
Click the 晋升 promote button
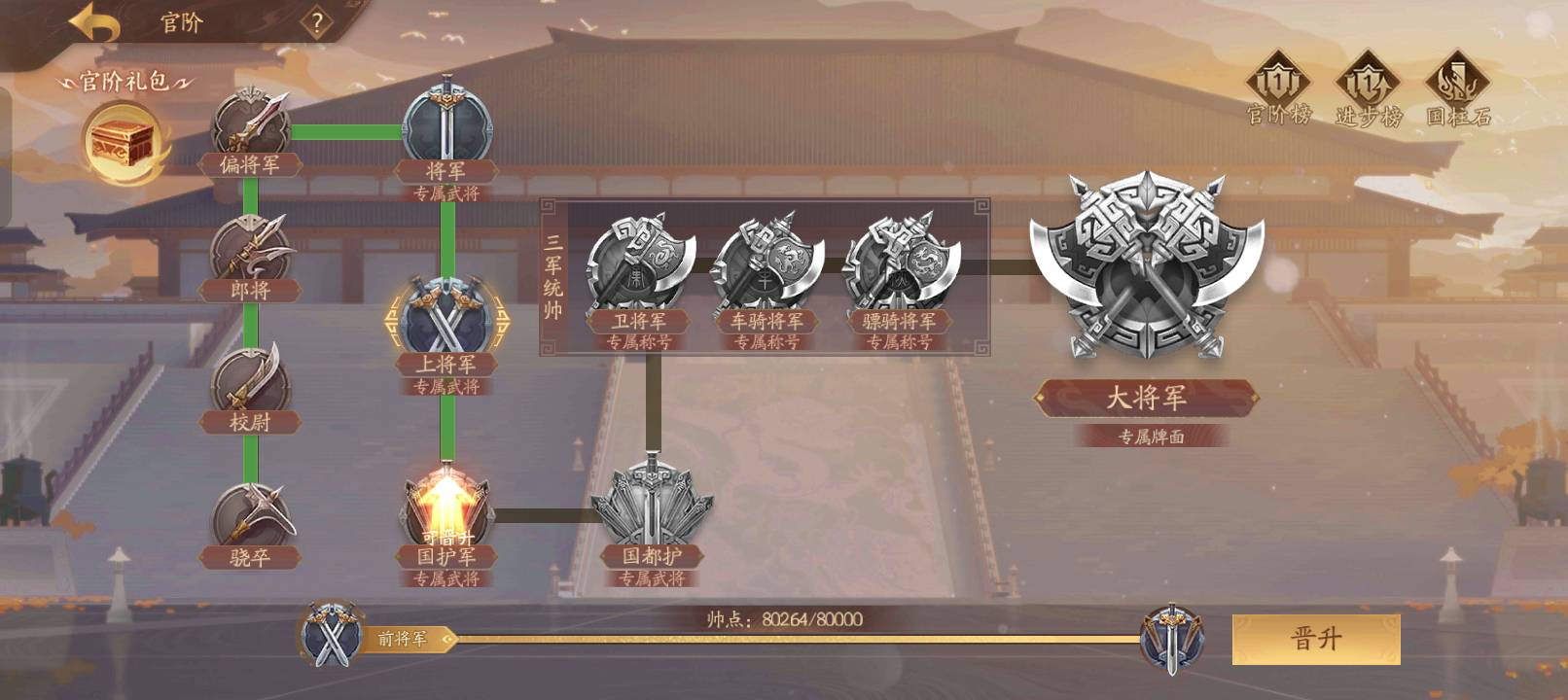1315,639
